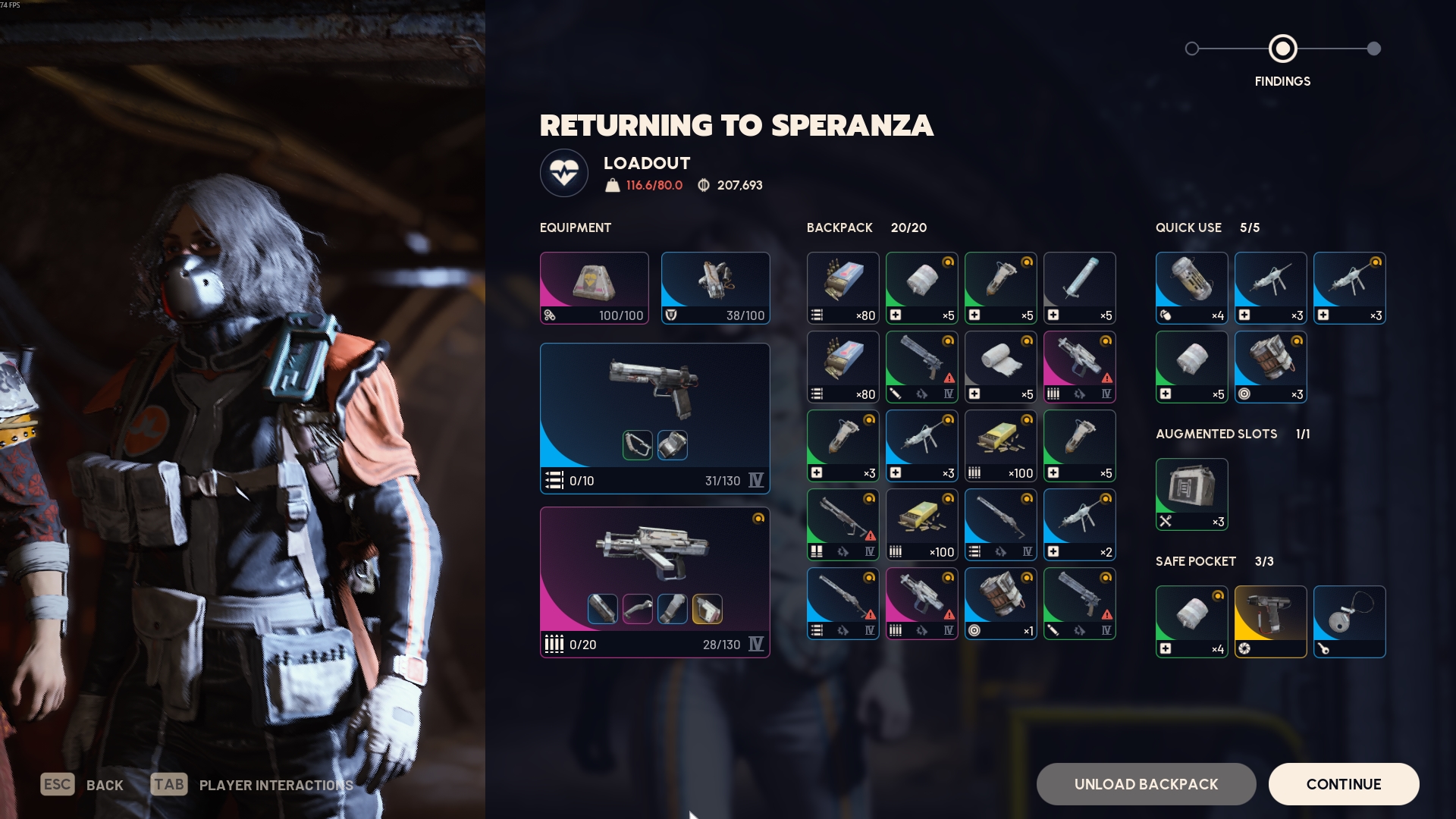Open the Loadout heart icon
The height and width of the screenshot is (819, 1456).
pyautogui.click(x=564, y=173)
